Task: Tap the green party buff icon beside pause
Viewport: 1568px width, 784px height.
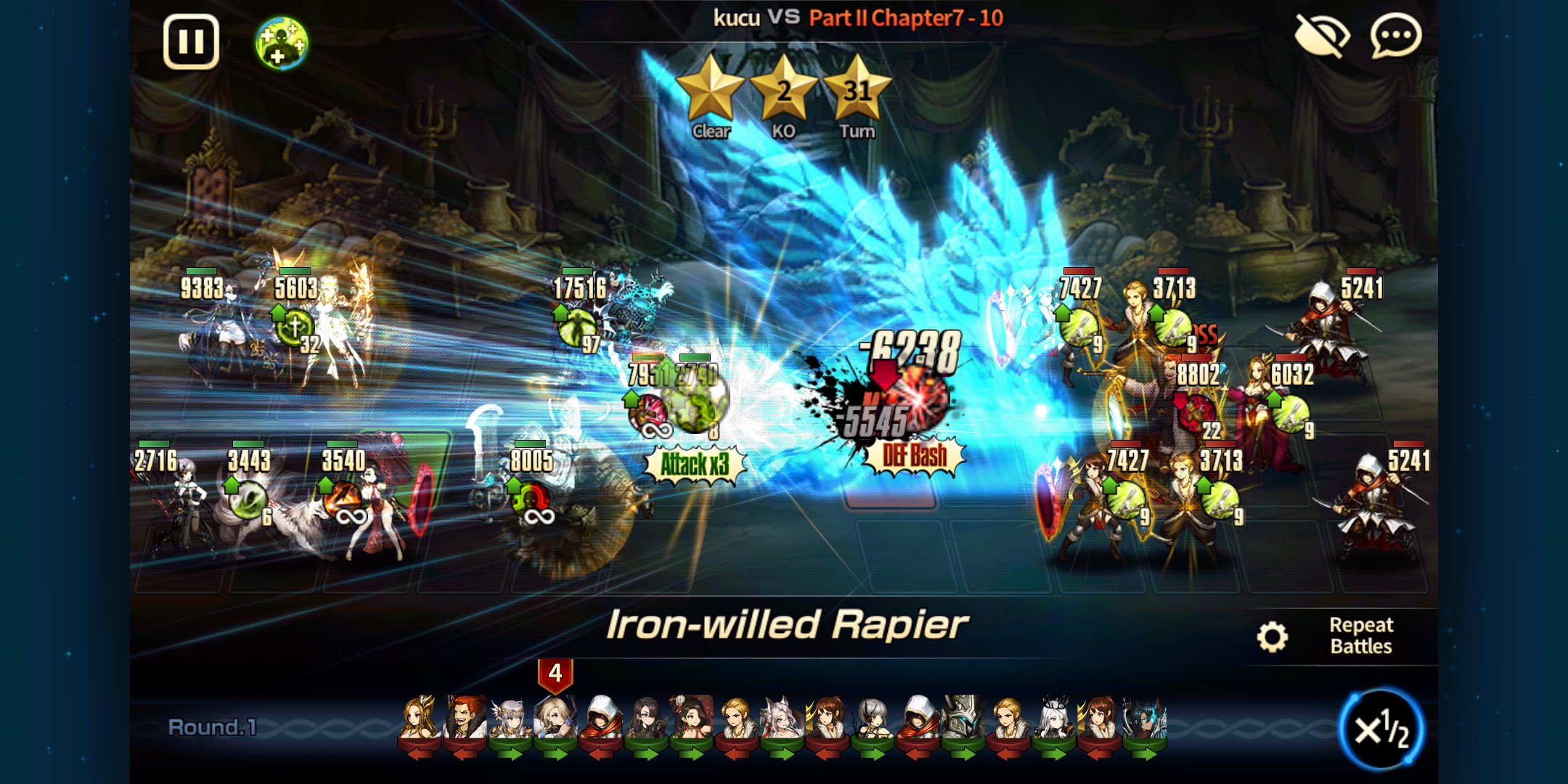Action: pyautogui.click(x=283, y=42)
